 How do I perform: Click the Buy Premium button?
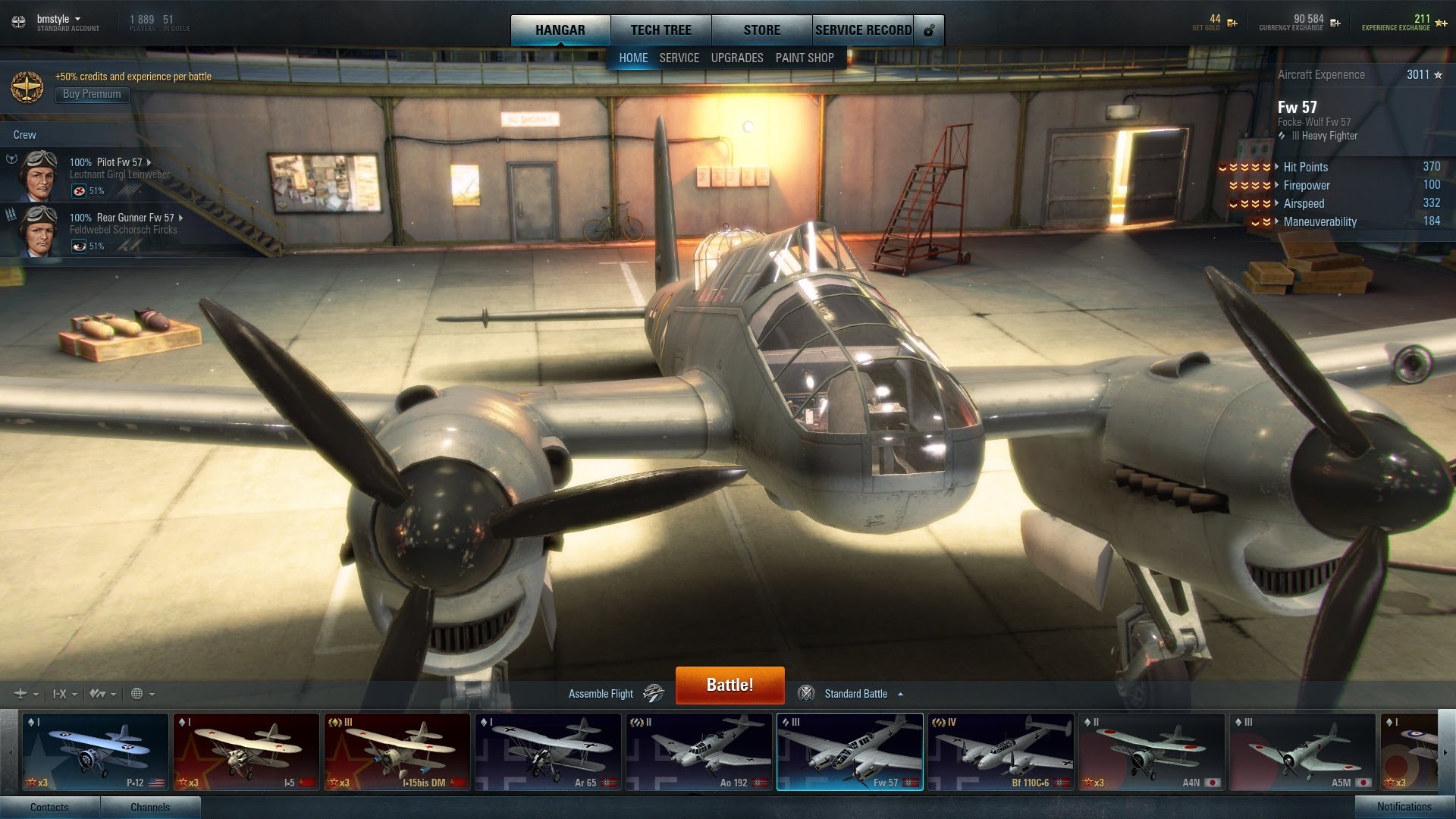coord(92,94)
